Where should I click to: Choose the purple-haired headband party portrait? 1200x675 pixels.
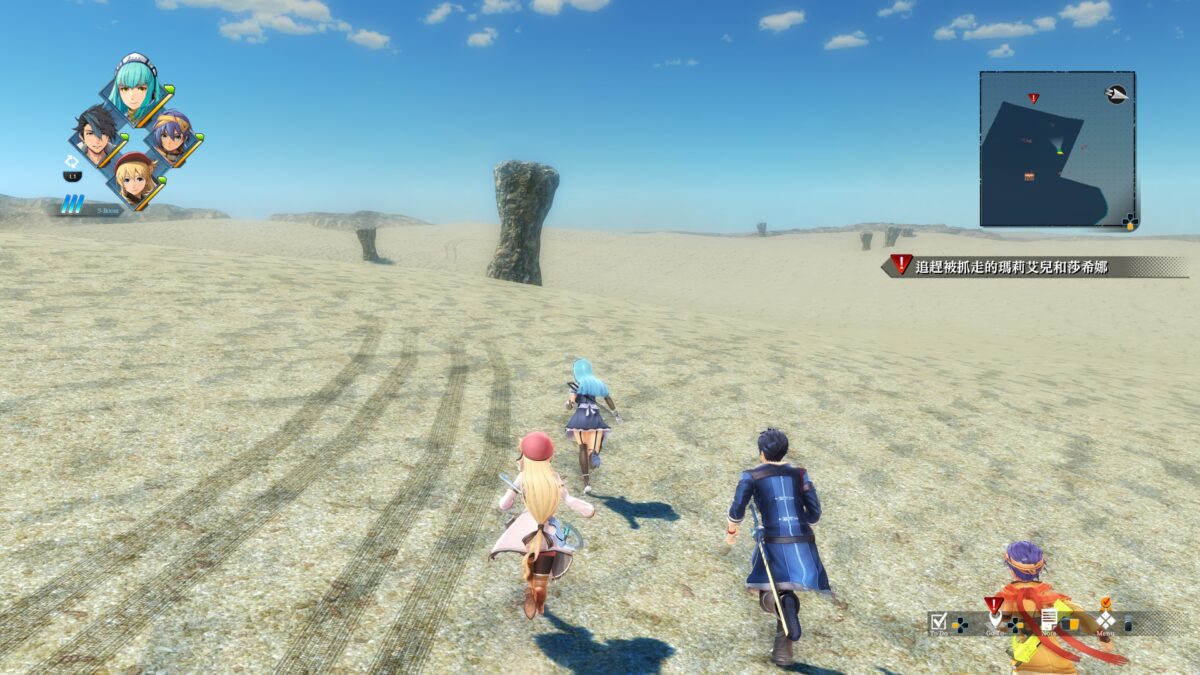173,137
